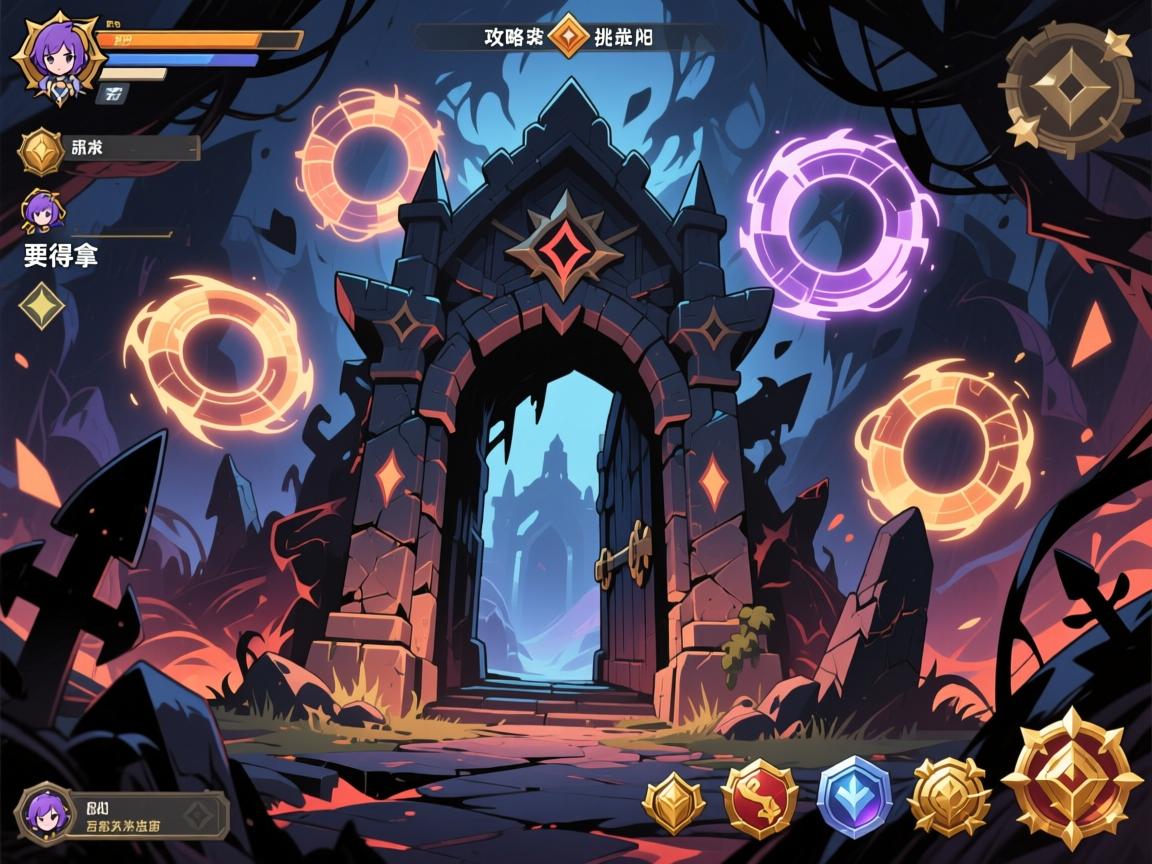
Task: Trigger the gold spiked round medallion skill
Action: point(949,797)
